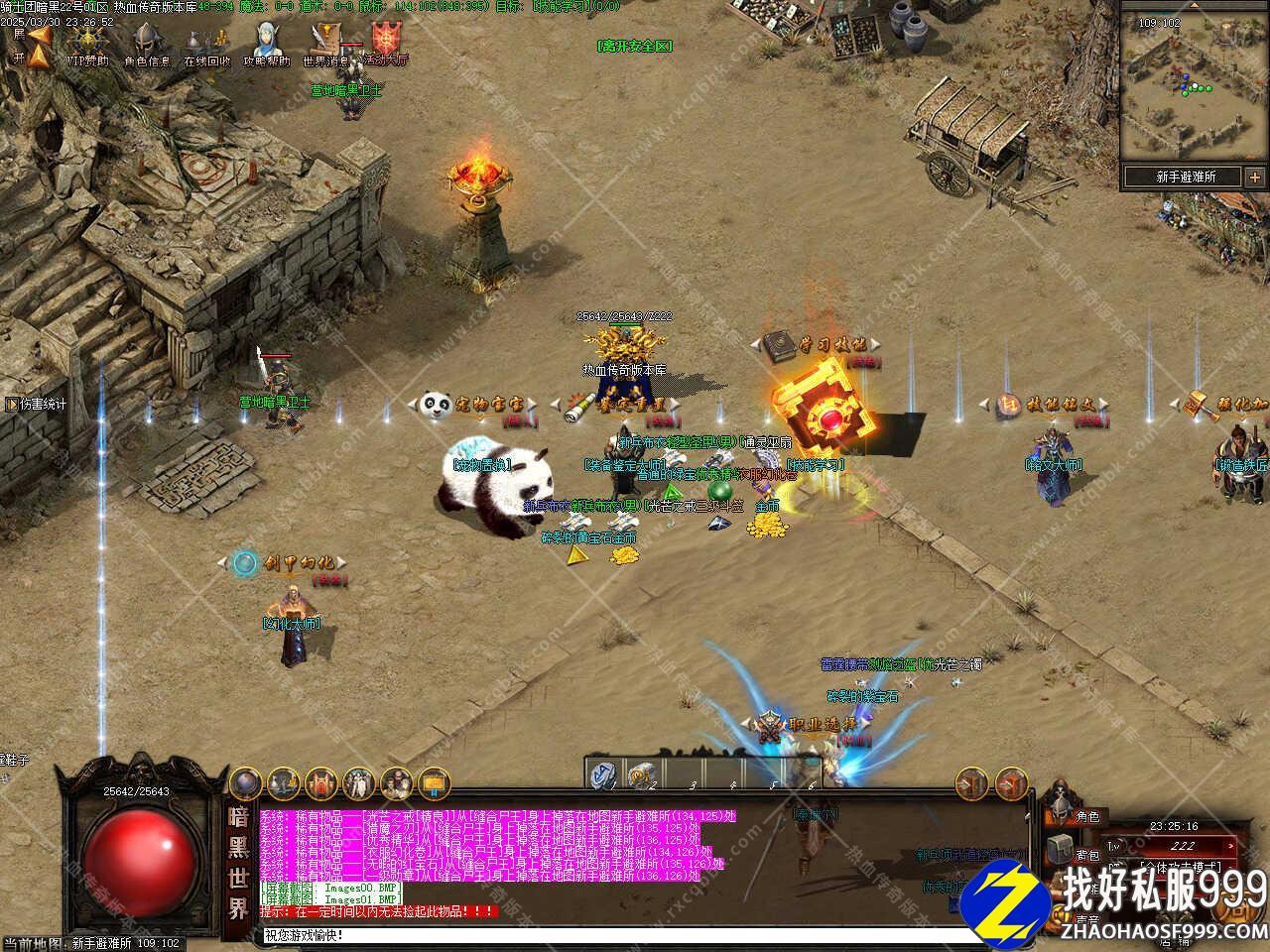Viewport: 1270px width, 952px height.
Task: Click the crystal orb chat channel icon
Action: (246, 782)
